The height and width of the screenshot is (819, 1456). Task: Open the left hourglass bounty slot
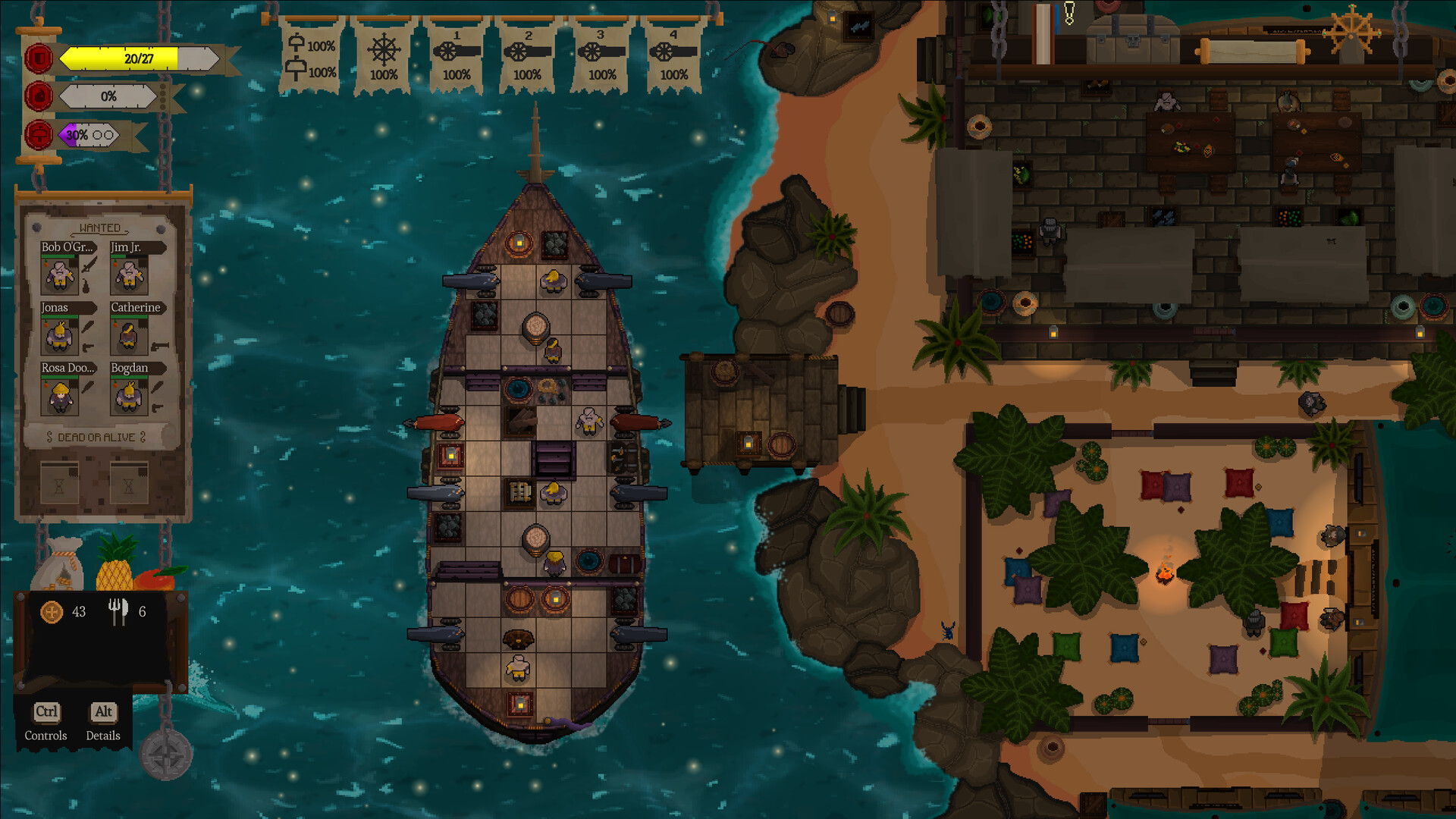[60, 482]
